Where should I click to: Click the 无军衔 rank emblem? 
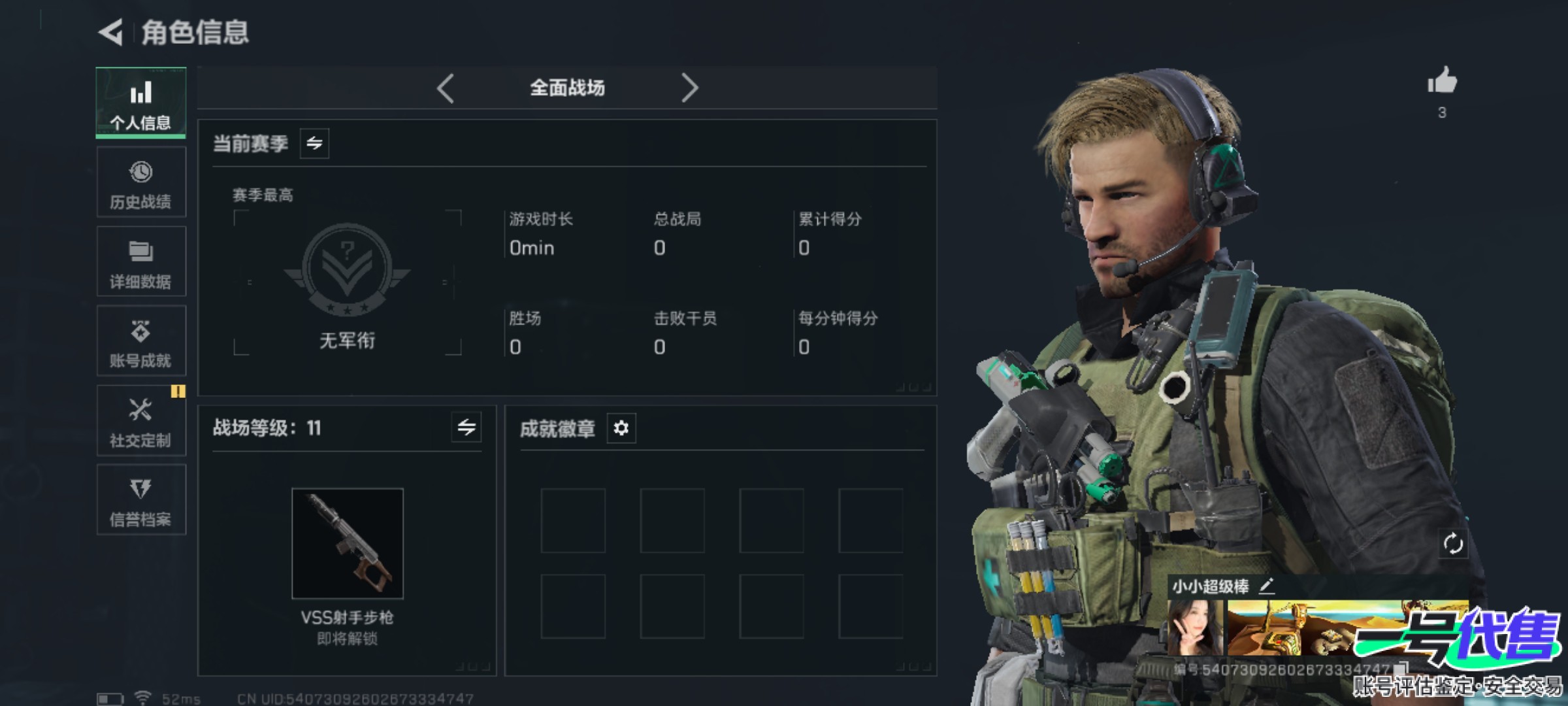point(347,269)
